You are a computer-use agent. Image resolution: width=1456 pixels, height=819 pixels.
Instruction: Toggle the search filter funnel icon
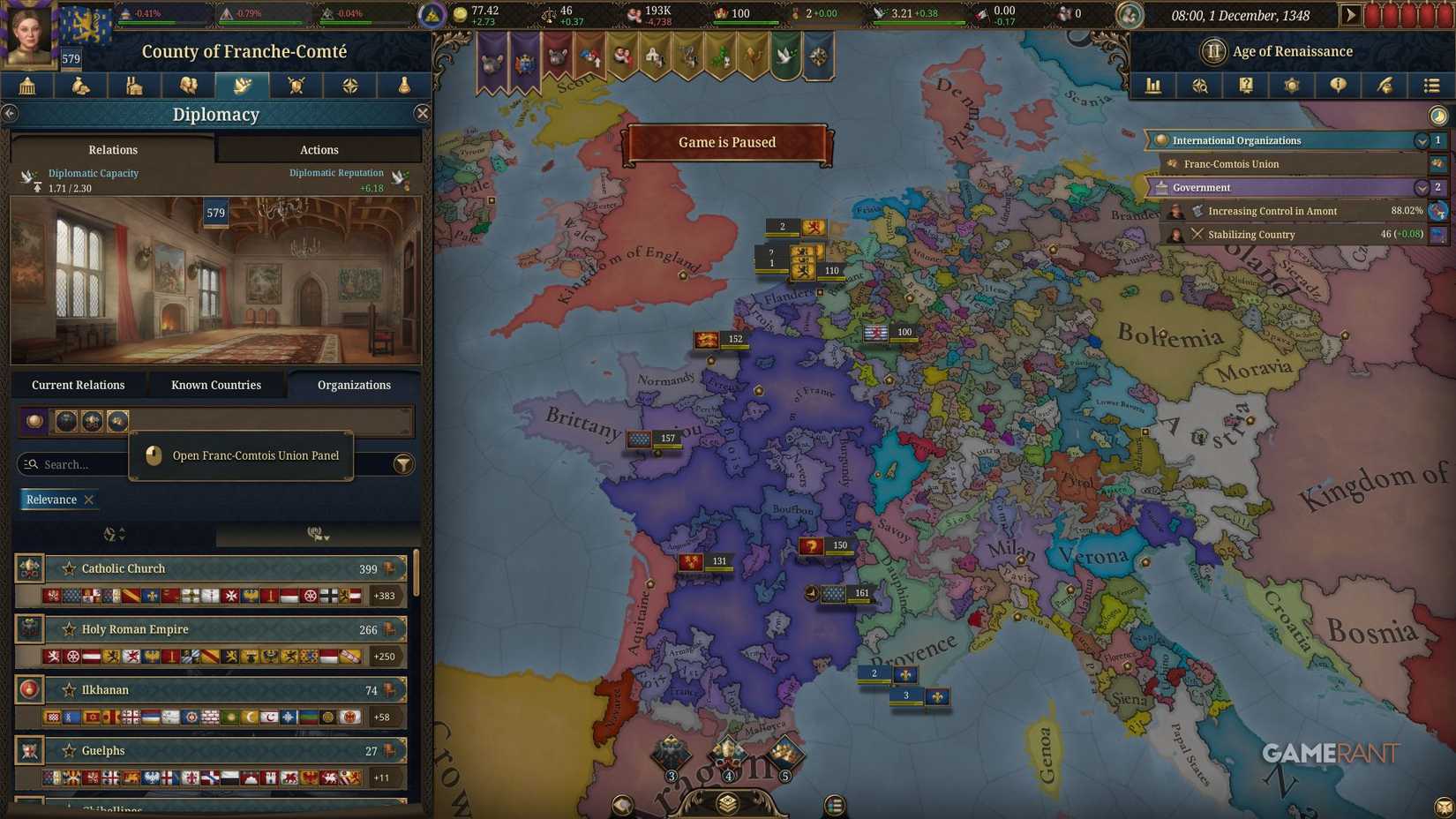[x=403, y=464]
